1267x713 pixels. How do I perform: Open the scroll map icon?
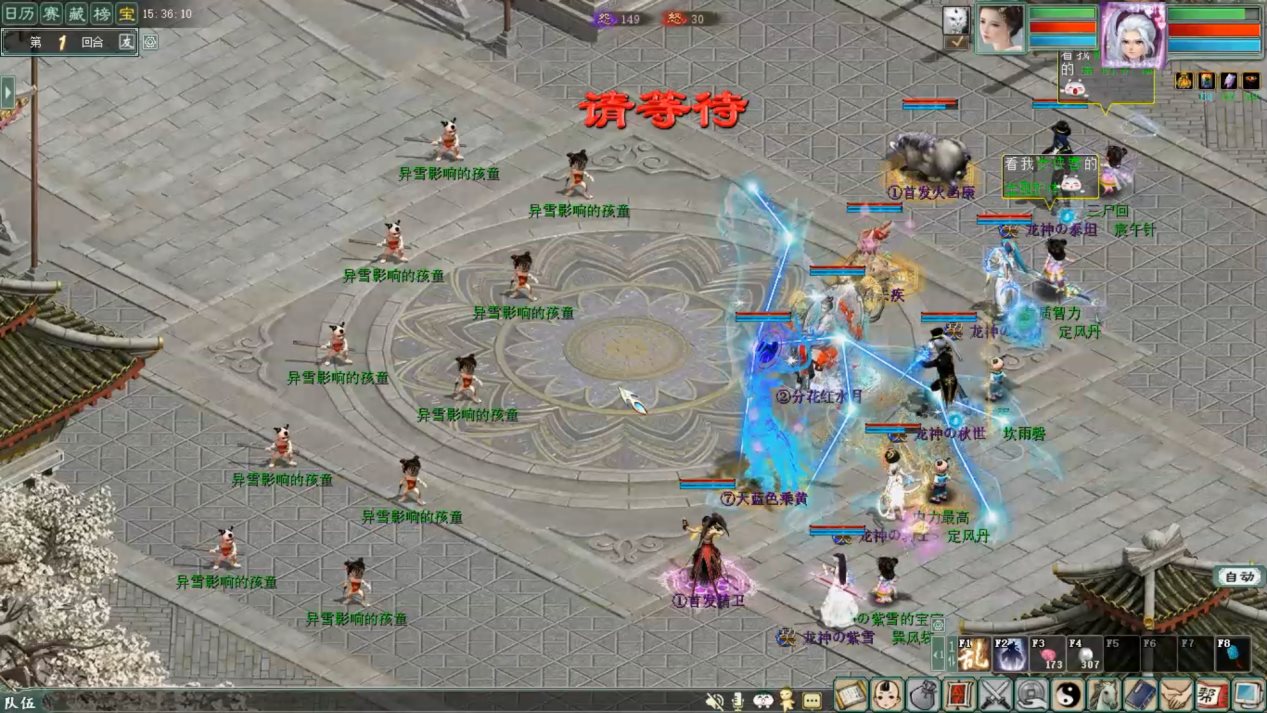[x=851, y=694]
